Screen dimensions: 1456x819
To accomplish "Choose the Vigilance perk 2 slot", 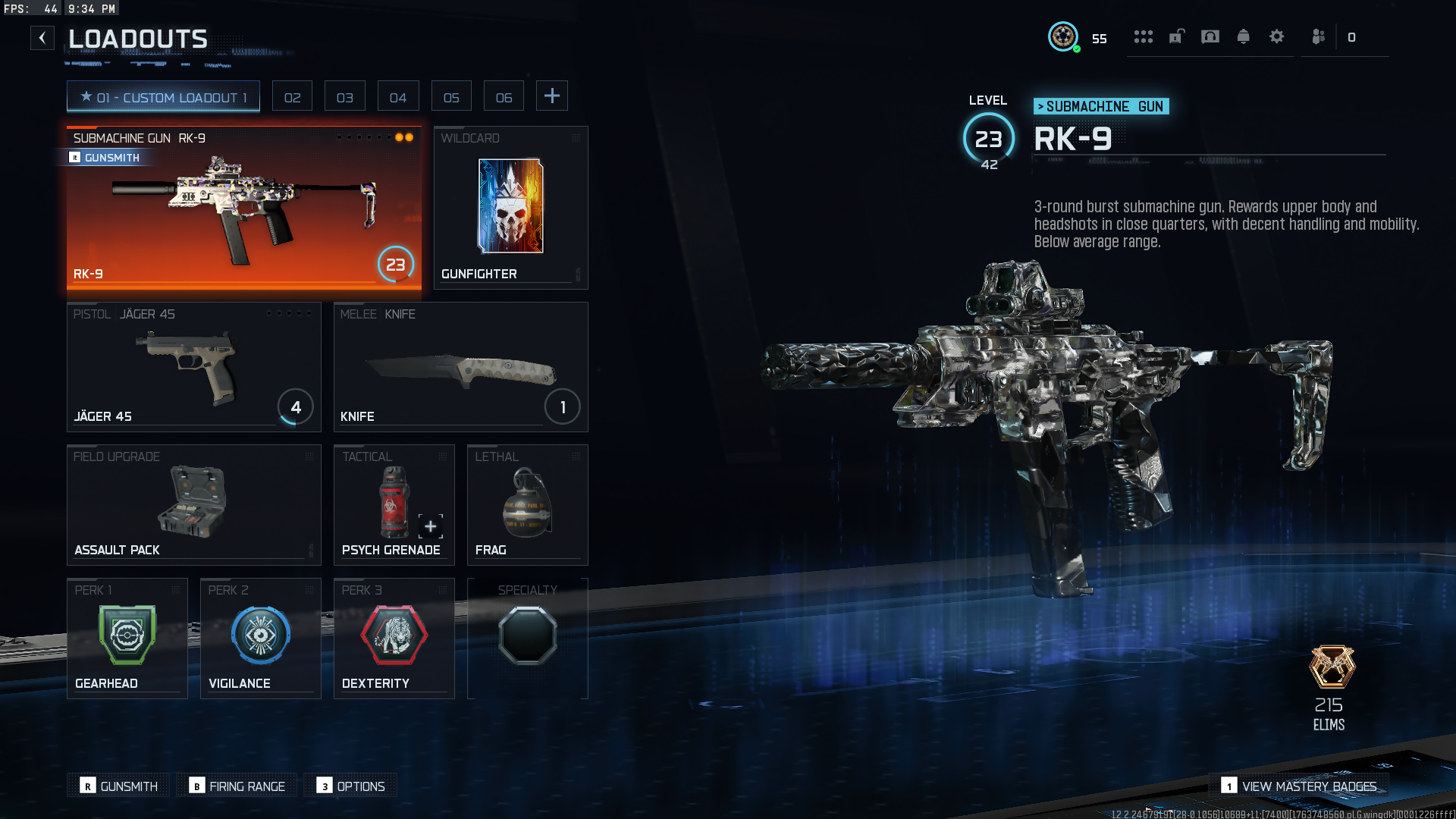I will [260, 639].
